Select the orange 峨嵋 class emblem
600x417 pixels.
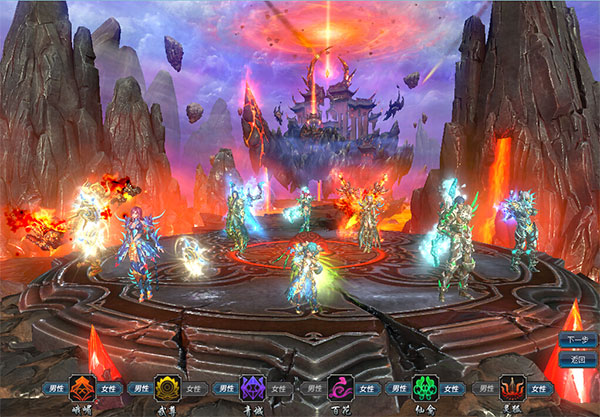(x=82, y=388)
